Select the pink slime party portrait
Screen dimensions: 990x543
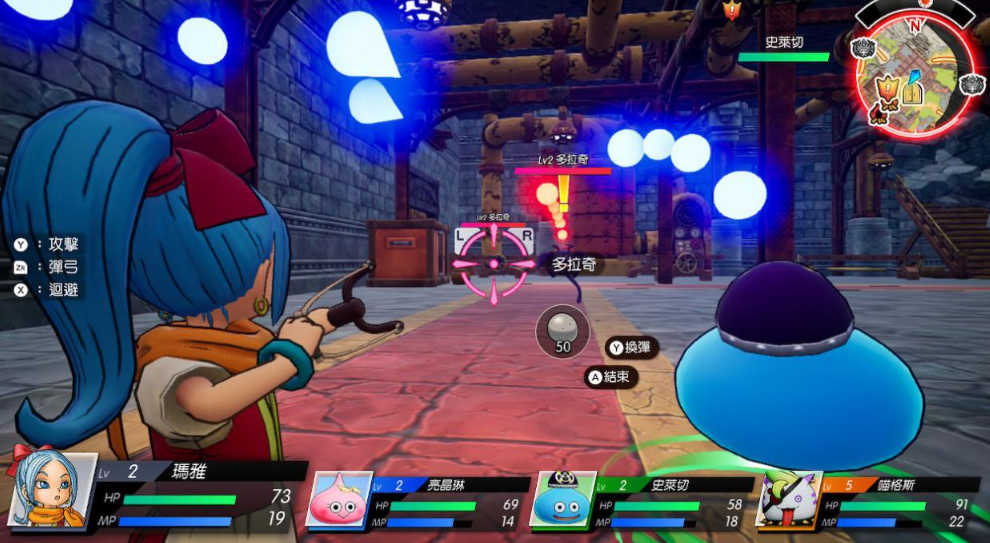[339, 499]
